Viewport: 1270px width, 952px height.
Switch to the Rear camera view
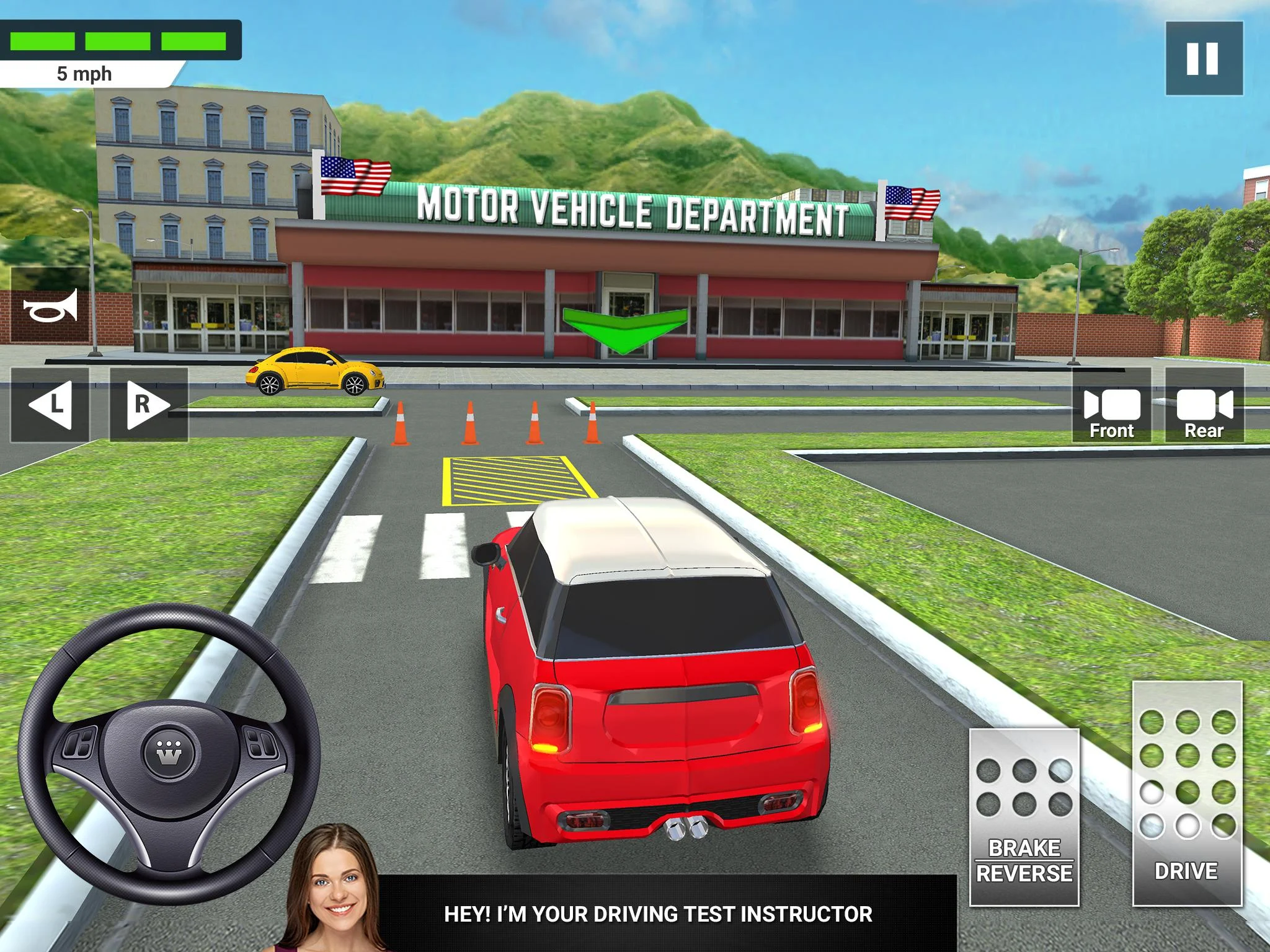pos(1204,405)
